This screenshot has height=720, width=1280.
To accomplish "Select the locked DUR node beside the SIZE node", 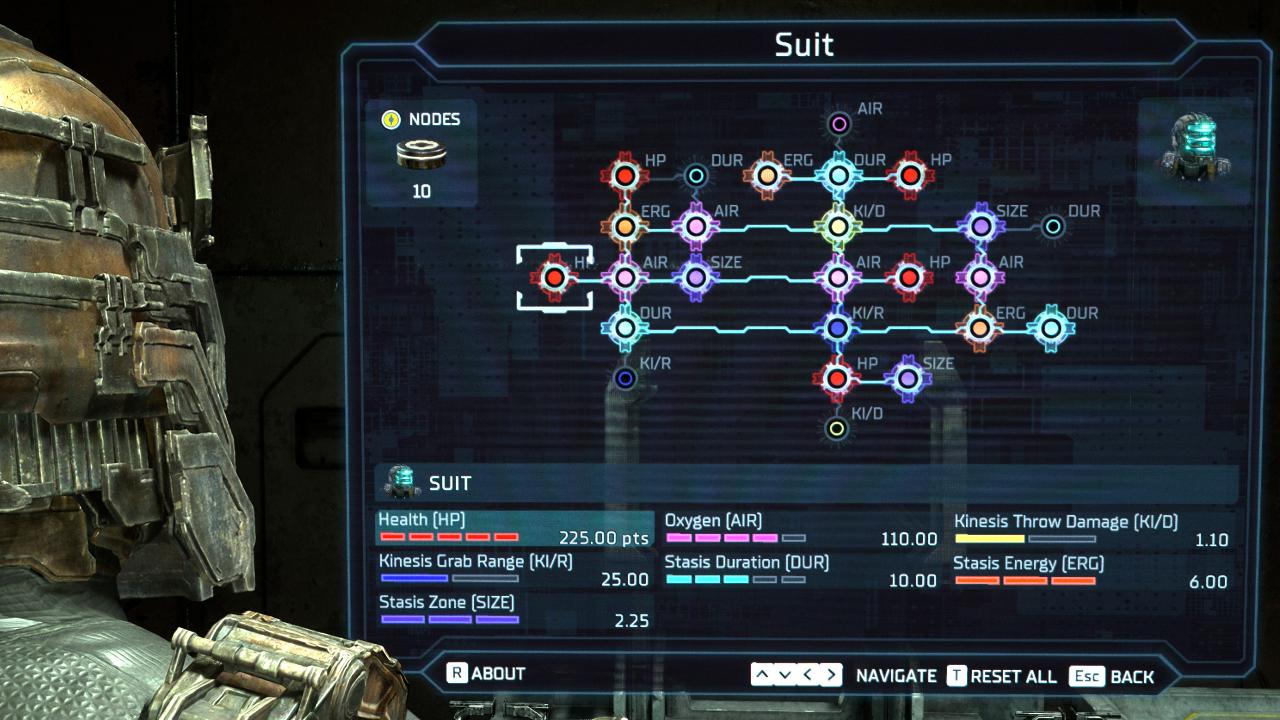I will pos(1053,227).
